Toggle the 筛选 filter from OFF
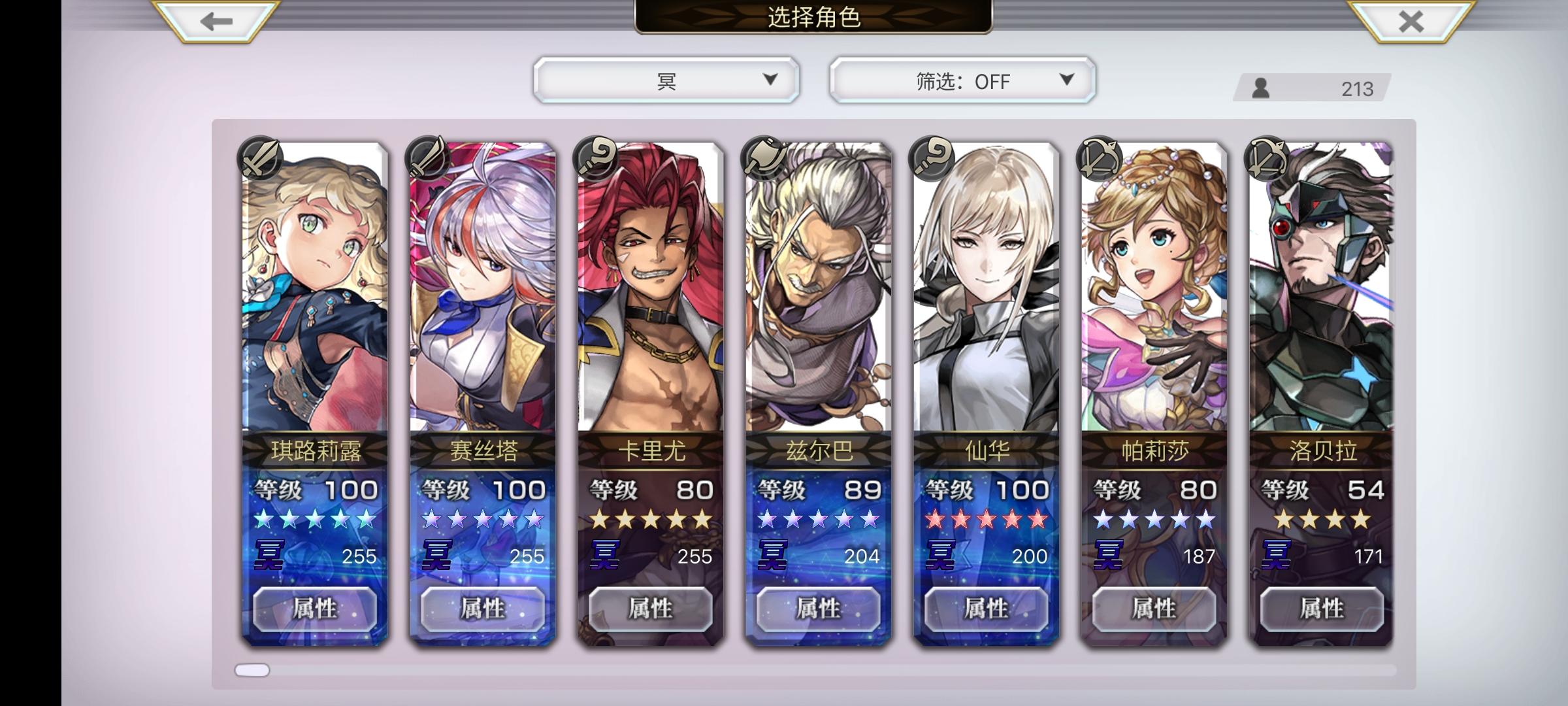 pos(959,79)
